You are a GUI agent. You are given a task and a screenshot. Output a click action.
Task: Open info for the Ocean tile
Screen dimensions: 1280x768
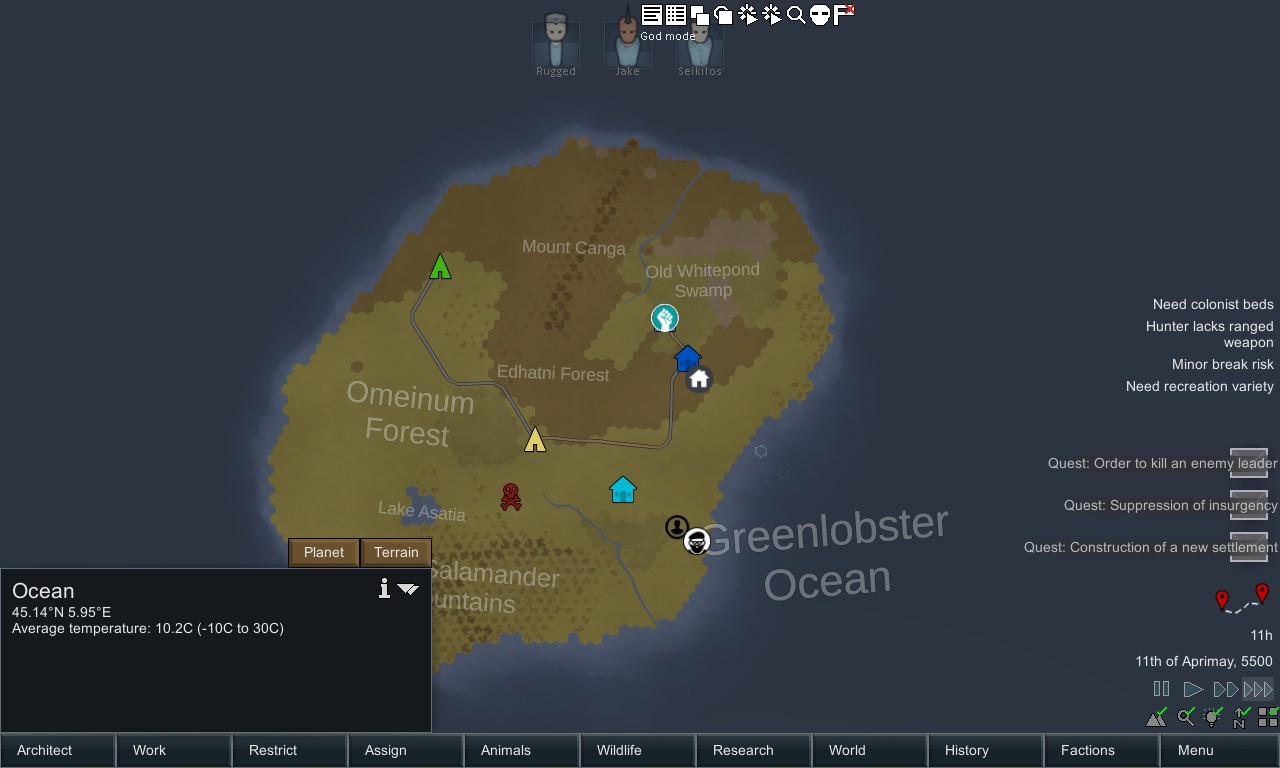click(384, 589)
